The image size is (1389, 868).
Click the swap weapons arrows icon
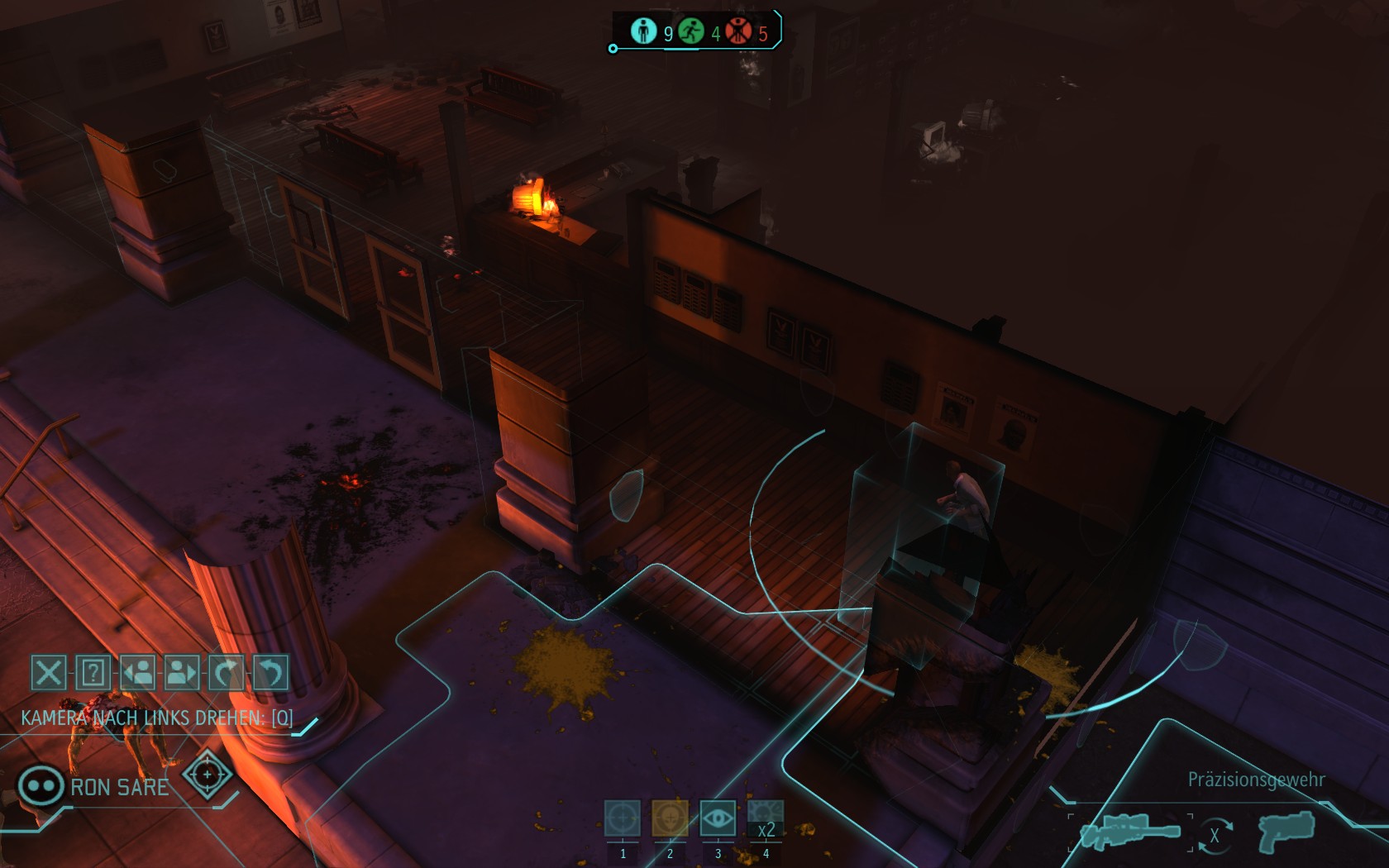1215,835
